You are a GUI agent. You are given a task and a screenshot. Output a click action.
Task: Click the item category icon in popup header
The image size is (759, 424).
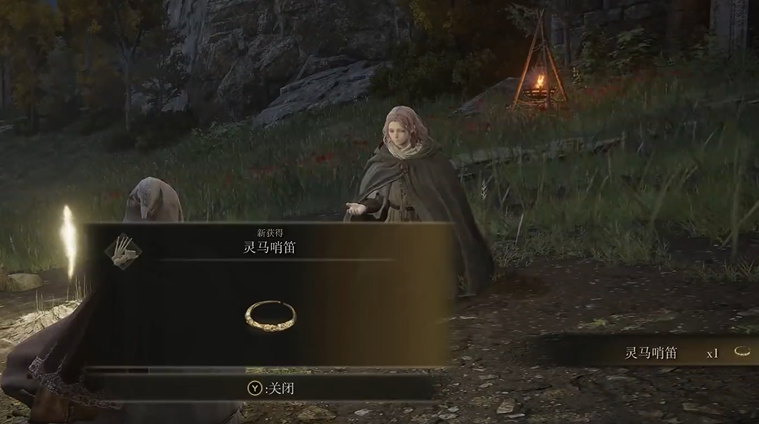pyautogui.click(x=123, y=249)
